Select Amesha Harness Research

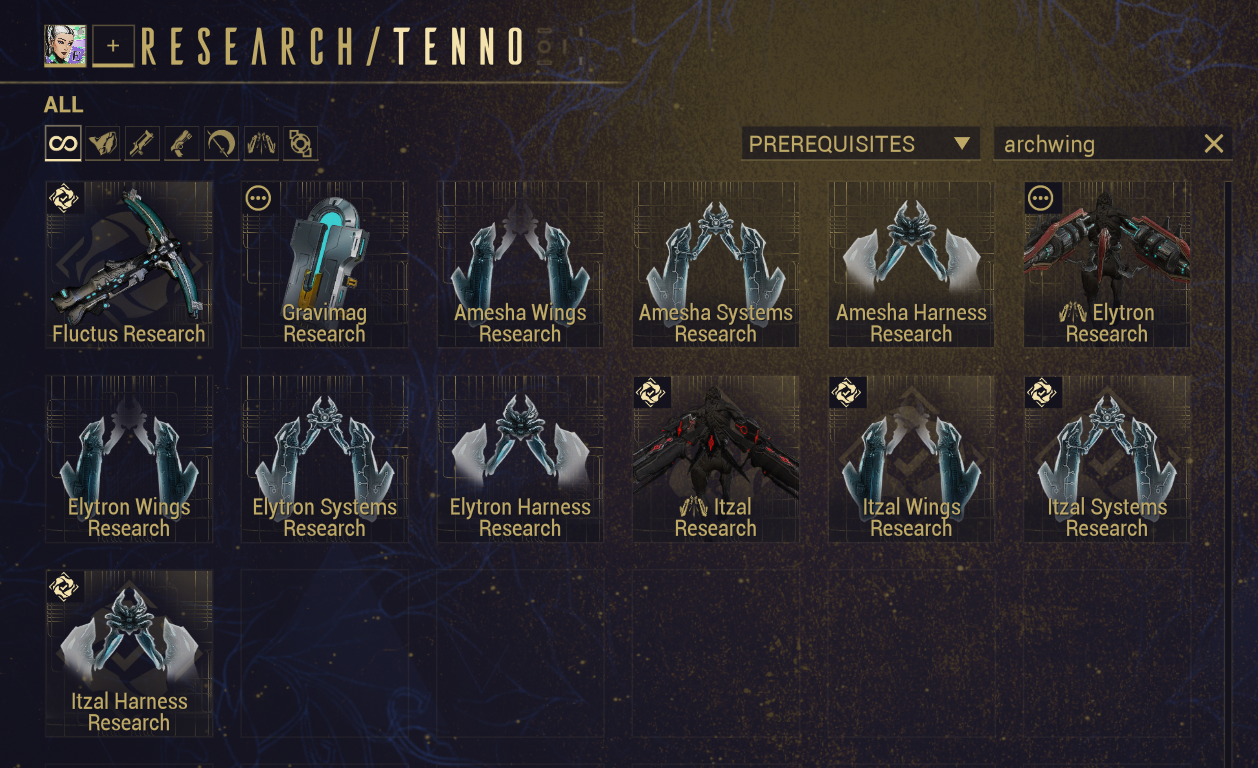(911, 264)
